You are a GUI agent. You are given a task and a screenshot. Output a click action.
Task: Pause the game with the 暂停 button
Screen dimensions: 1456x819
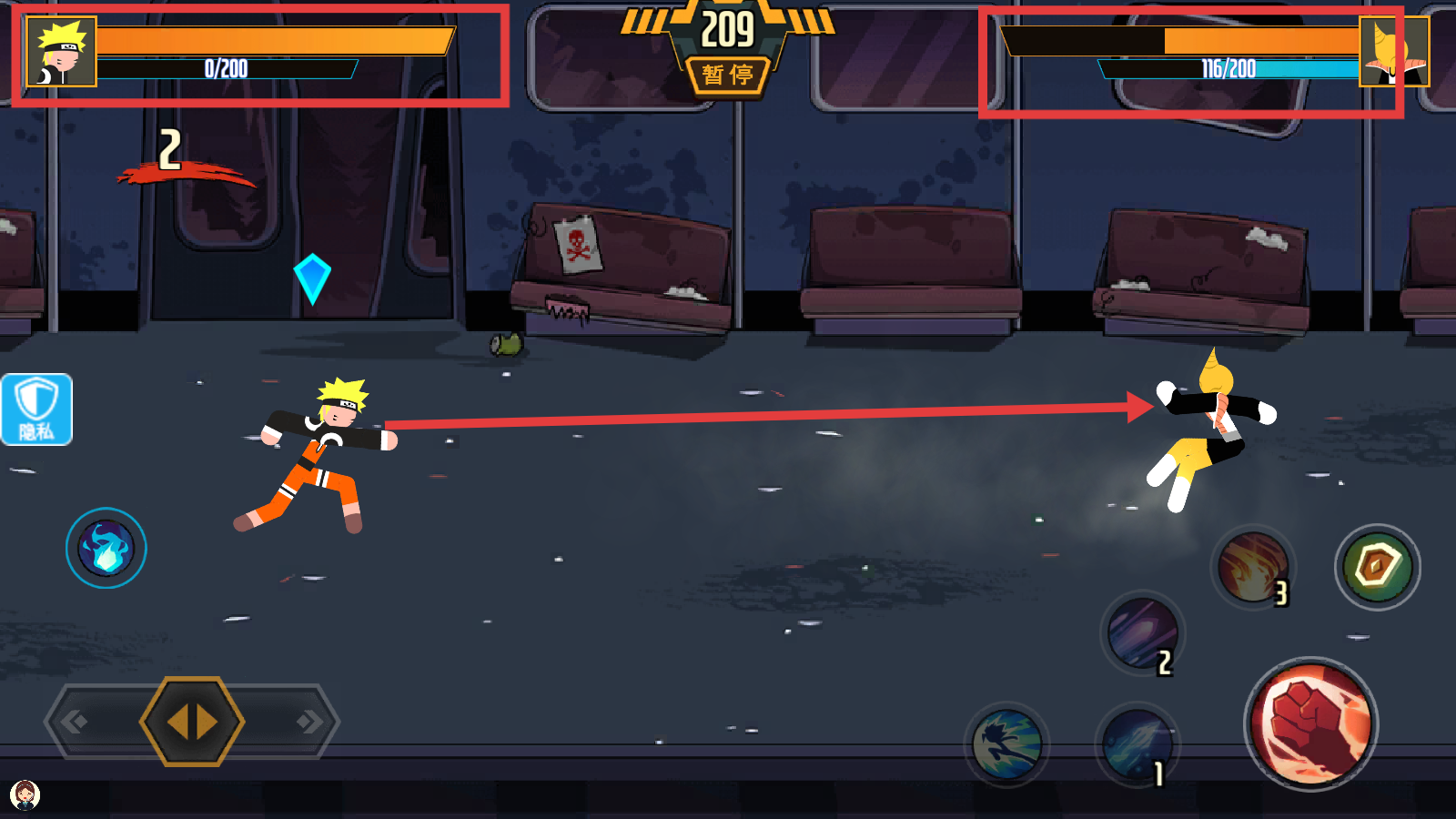pyautogui.click(x=727, y=75)
